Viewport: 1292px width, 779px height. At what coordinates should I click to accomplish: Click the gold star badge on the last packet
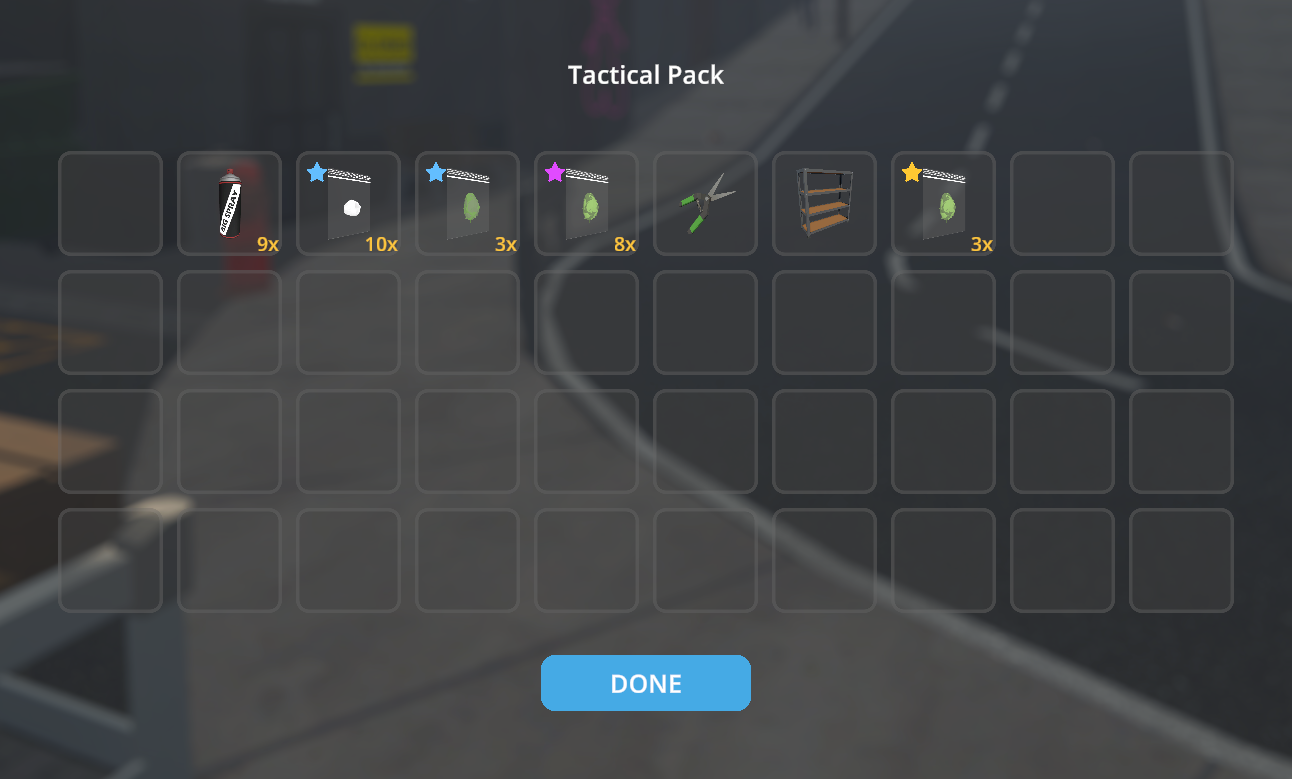(910, 172)
